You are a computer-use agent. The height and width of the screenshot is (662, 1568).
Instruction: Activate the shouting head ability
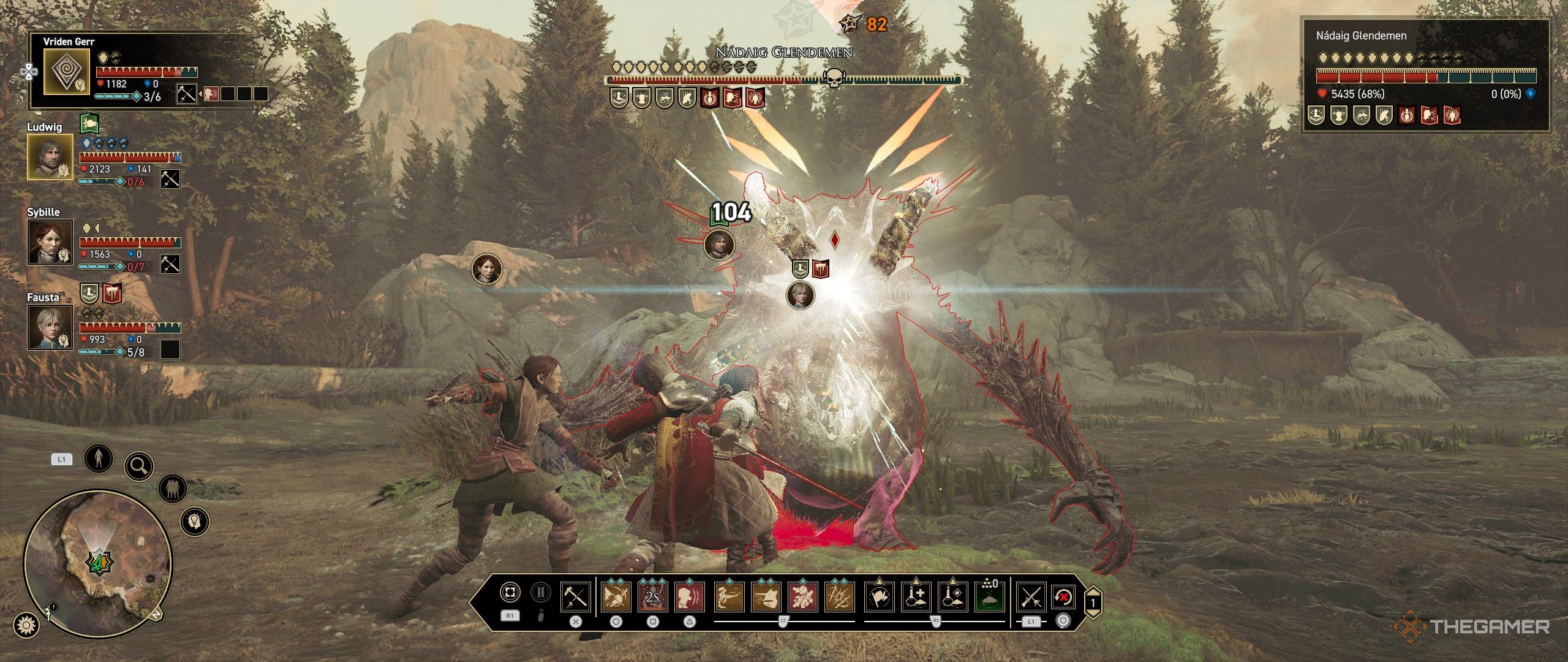690,596
